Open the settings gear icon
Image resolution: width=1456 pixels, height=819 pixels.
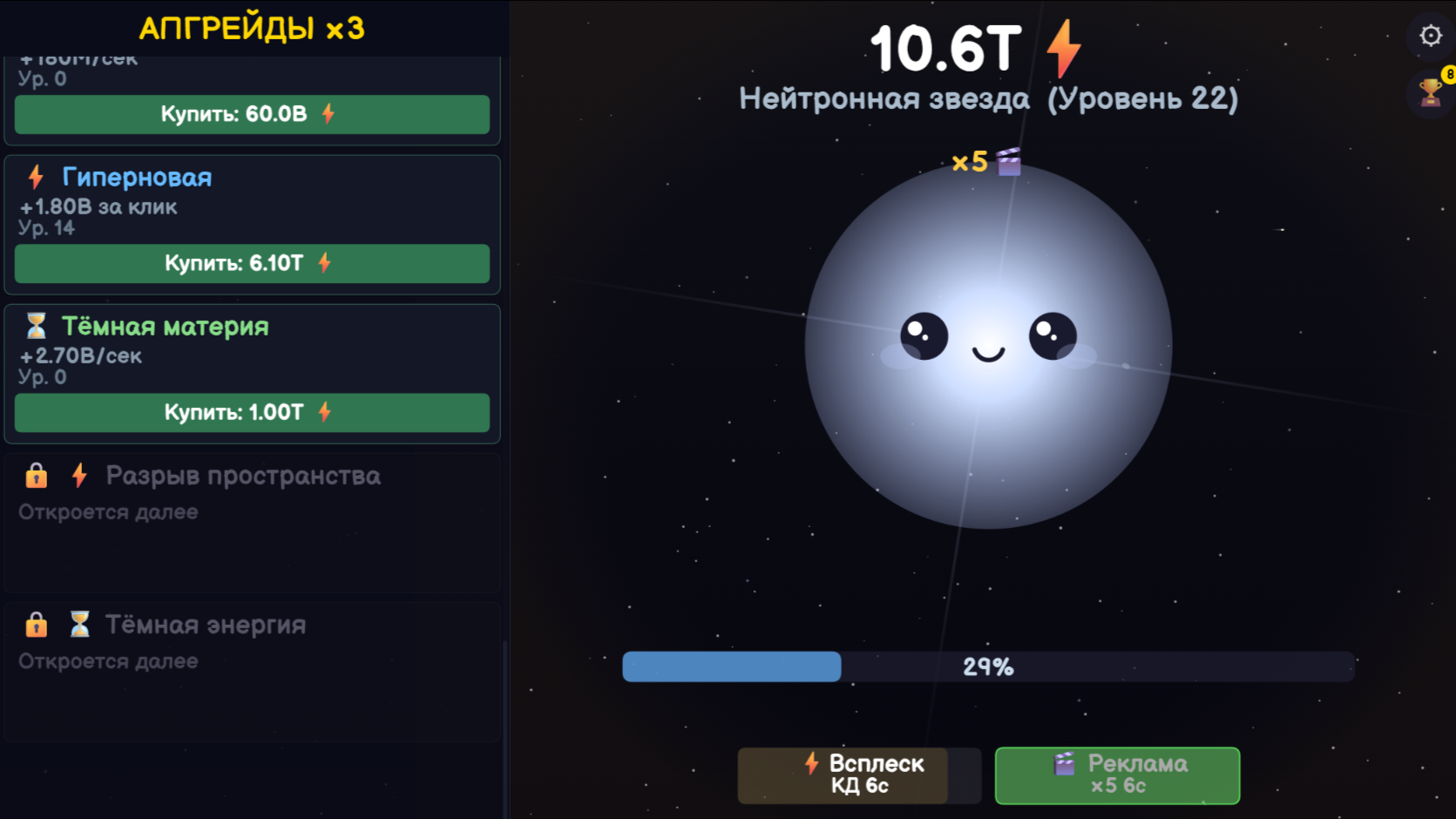pyautogui.click(x=1429, y=35)
